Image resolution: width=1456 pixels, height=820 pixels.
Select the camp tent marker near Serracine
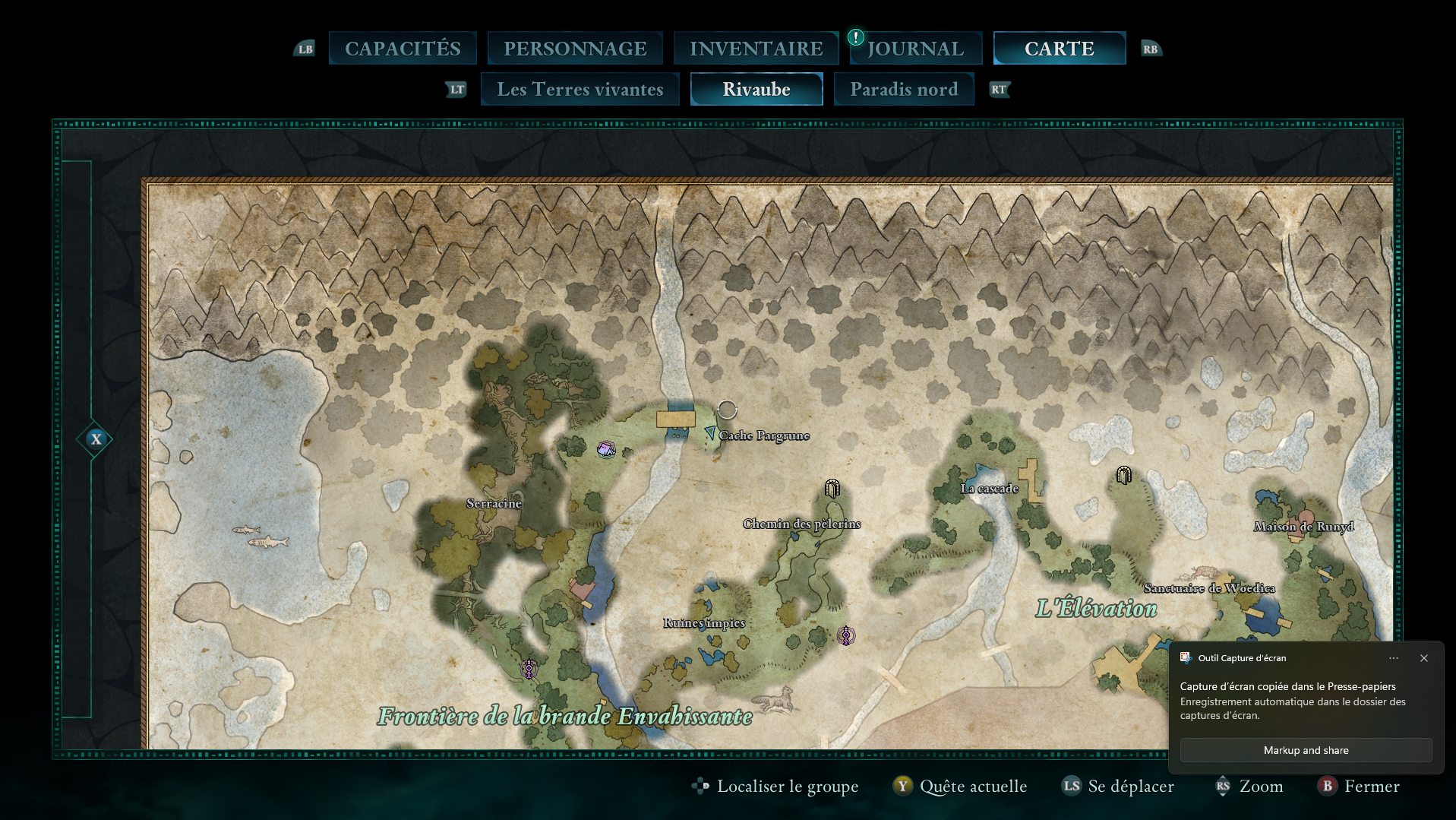606,449
